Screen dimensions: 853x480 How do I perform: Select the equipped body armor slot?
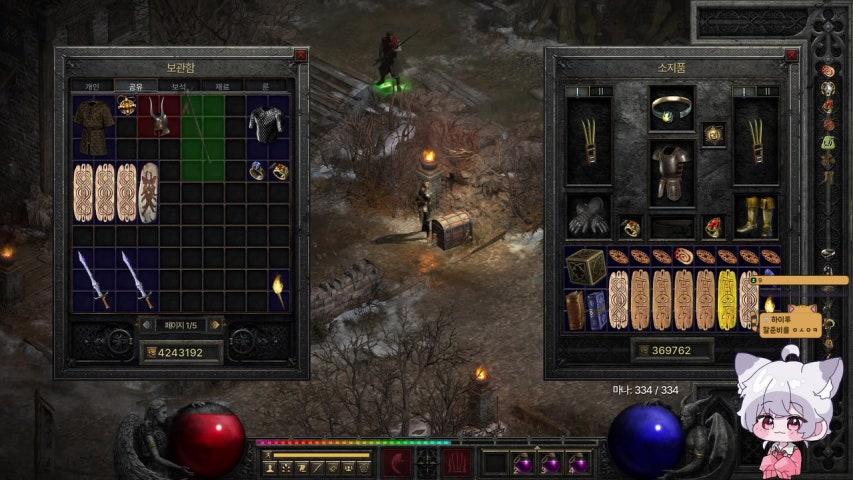[x=671, y=172]
